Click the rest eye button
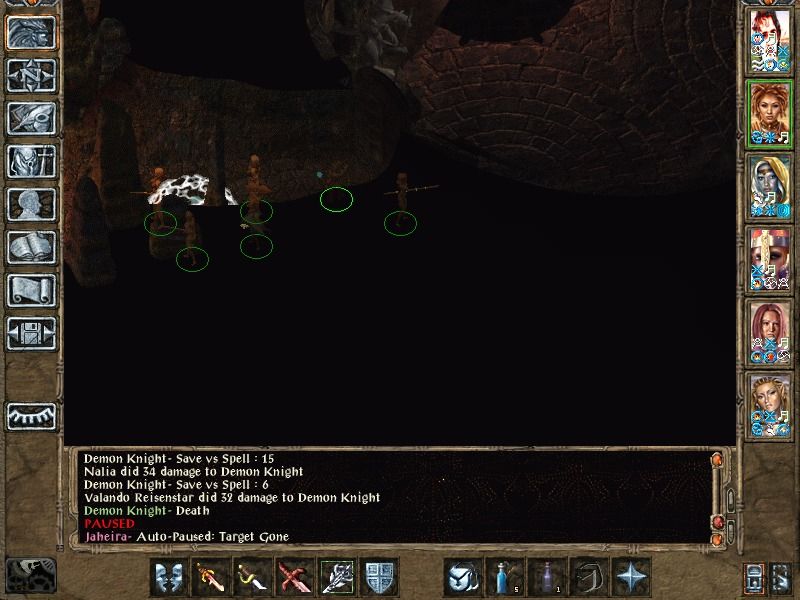Image resolution: width=800 pixels, height=600 pixels. click(x=31, y=415)
